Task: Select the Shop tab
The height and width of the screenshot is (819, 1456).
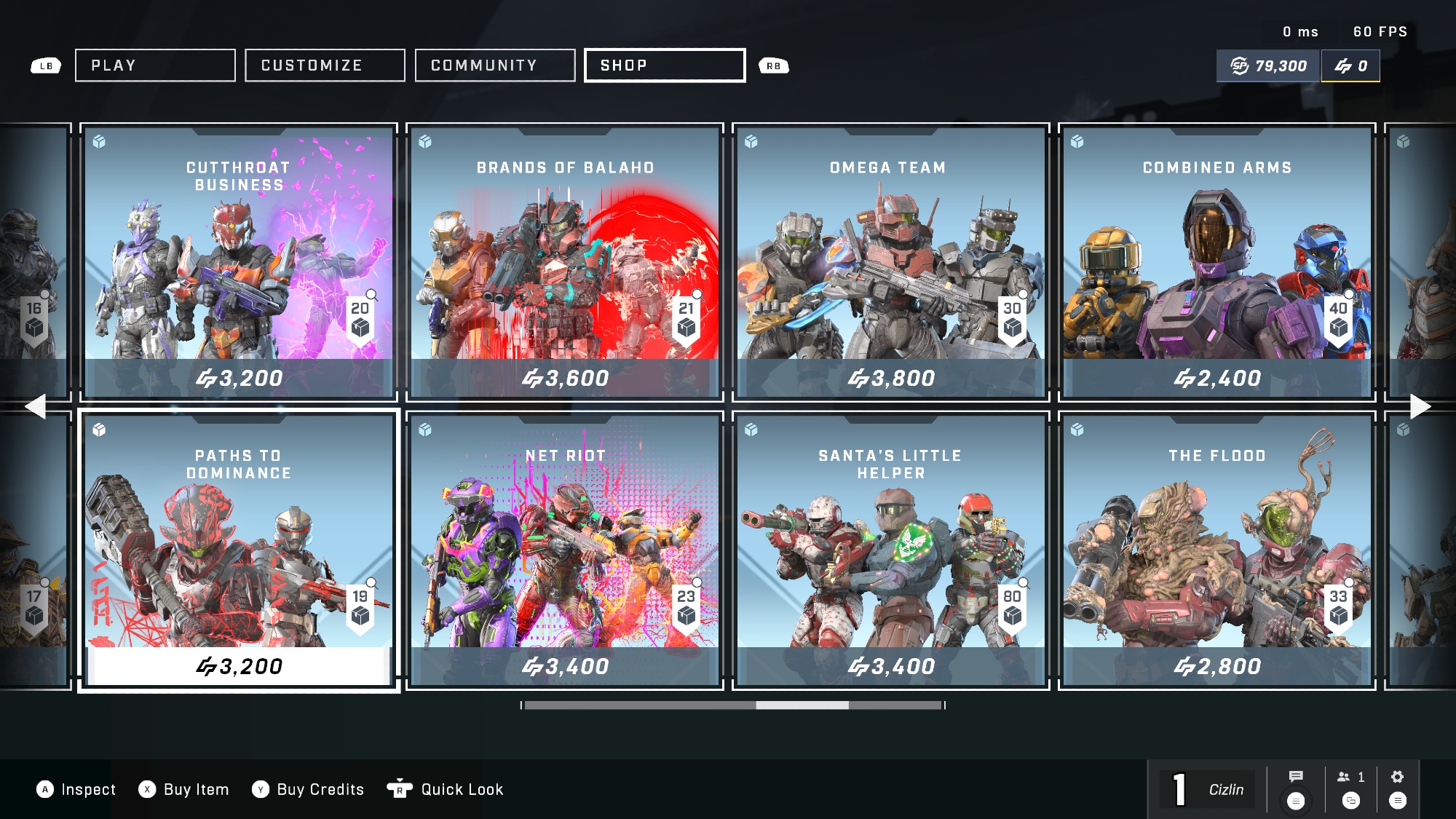Action: [x=665, y=66]
